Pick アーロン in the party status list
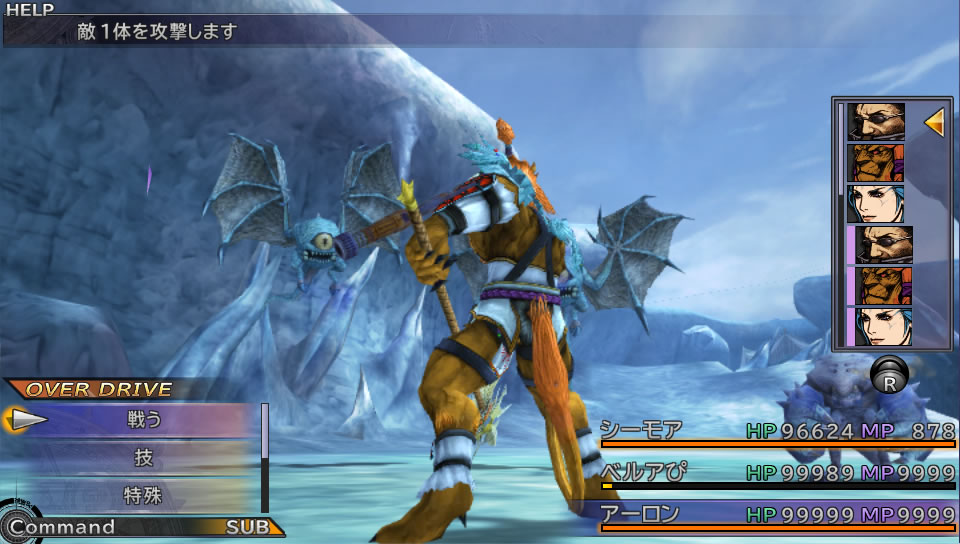Image resolution: width=960 pixels, height=544 pixels. pyautogui.click(x=642, y=514)
